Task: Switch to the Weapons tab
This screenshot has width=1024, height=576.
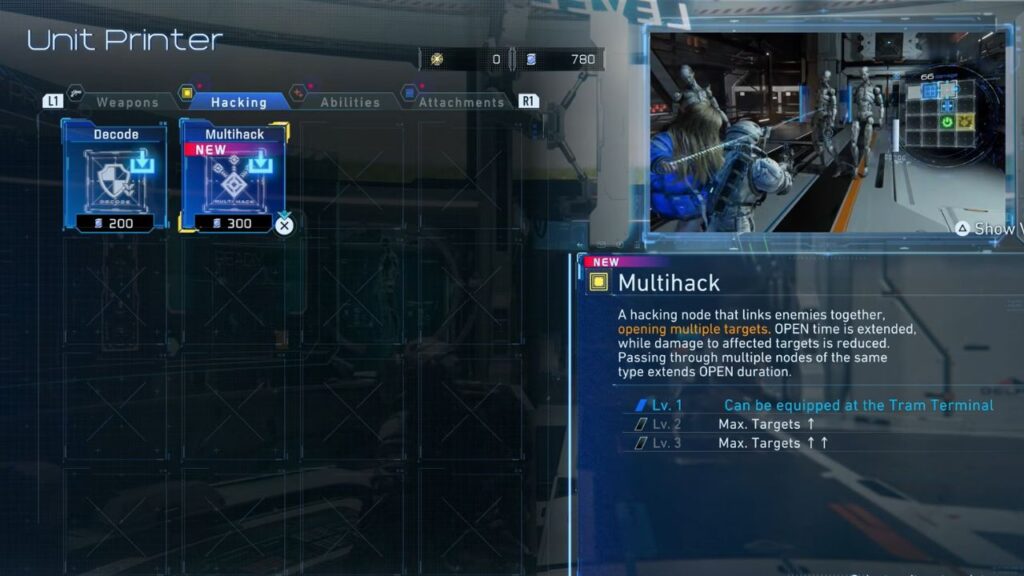Action: point(127,102)
